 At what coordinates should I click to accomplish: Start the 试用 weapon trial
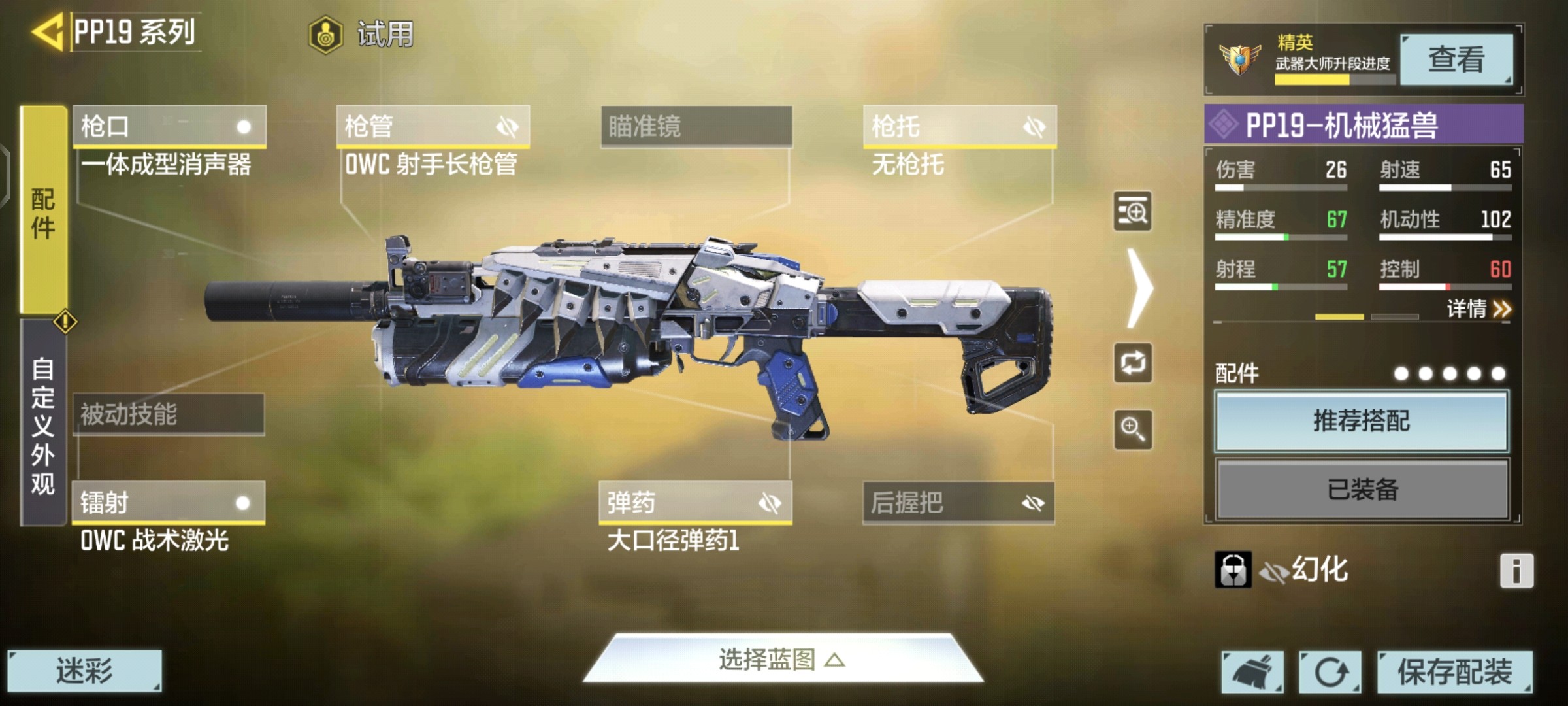[x=363, y=34]
